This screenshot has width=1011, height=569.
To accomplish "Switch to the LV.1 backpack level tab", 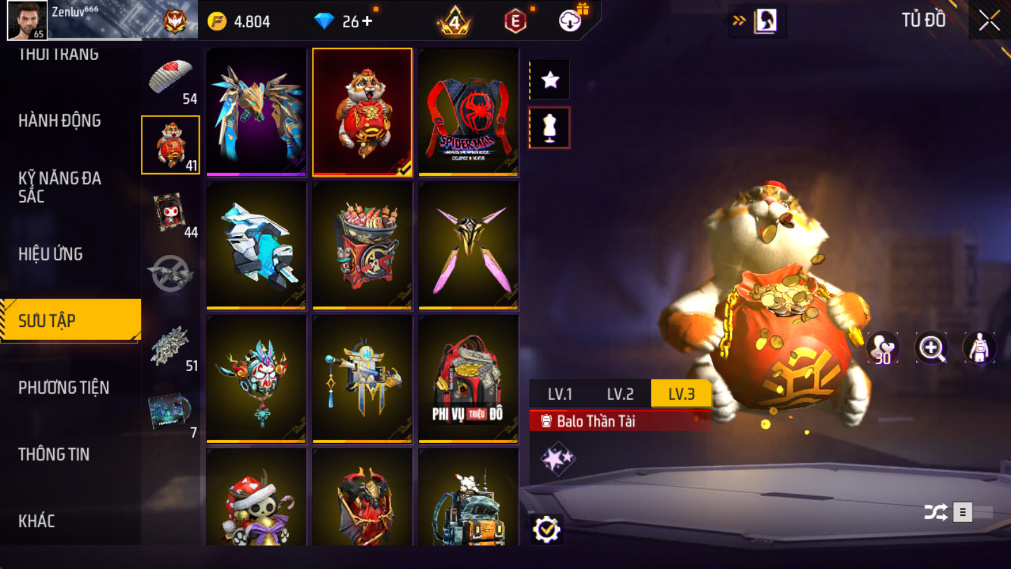I will pos(560,394).
